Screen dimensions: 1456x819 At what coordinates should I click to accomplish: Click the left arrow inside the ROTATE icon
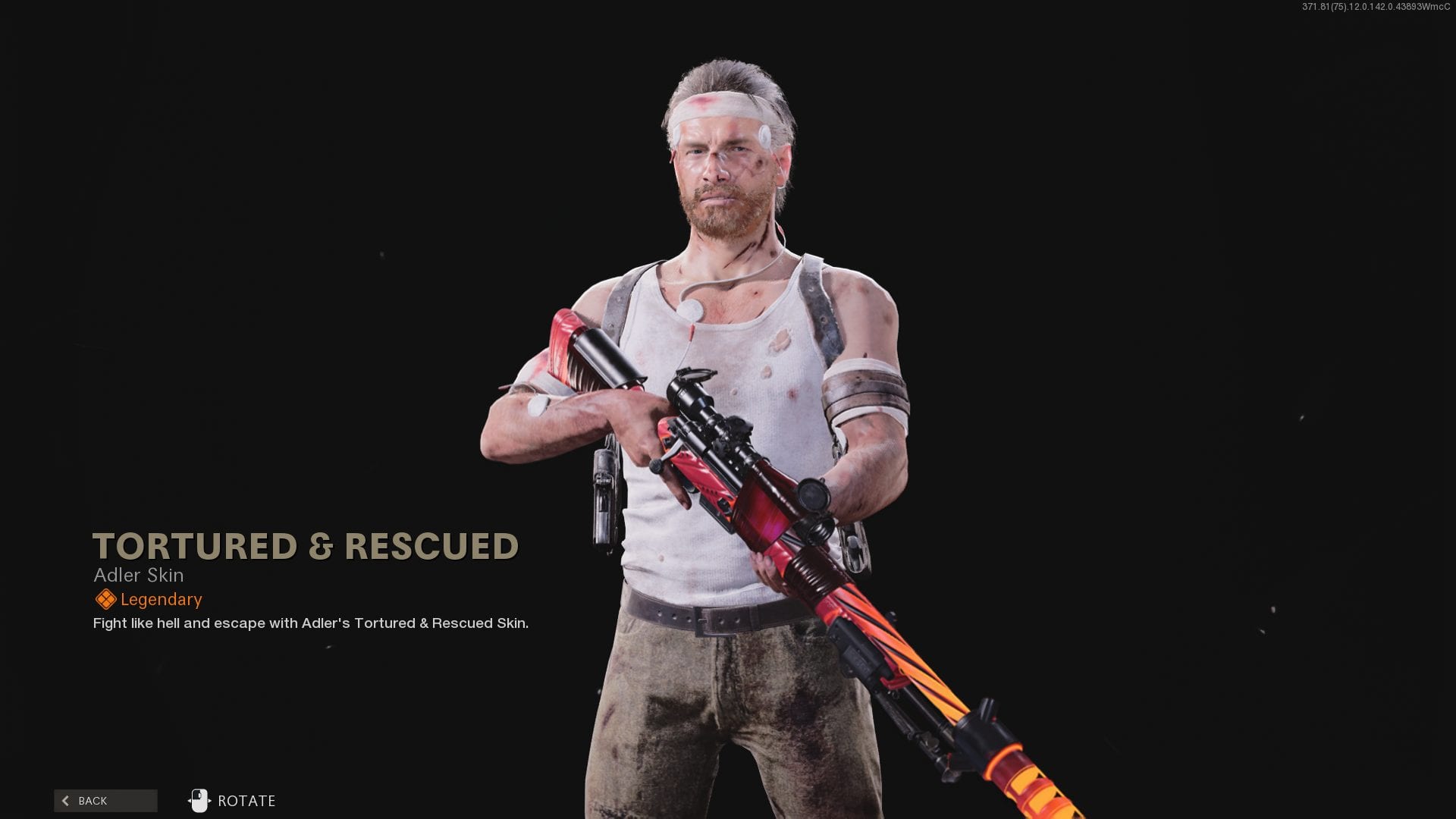click(x=189, y=801)
